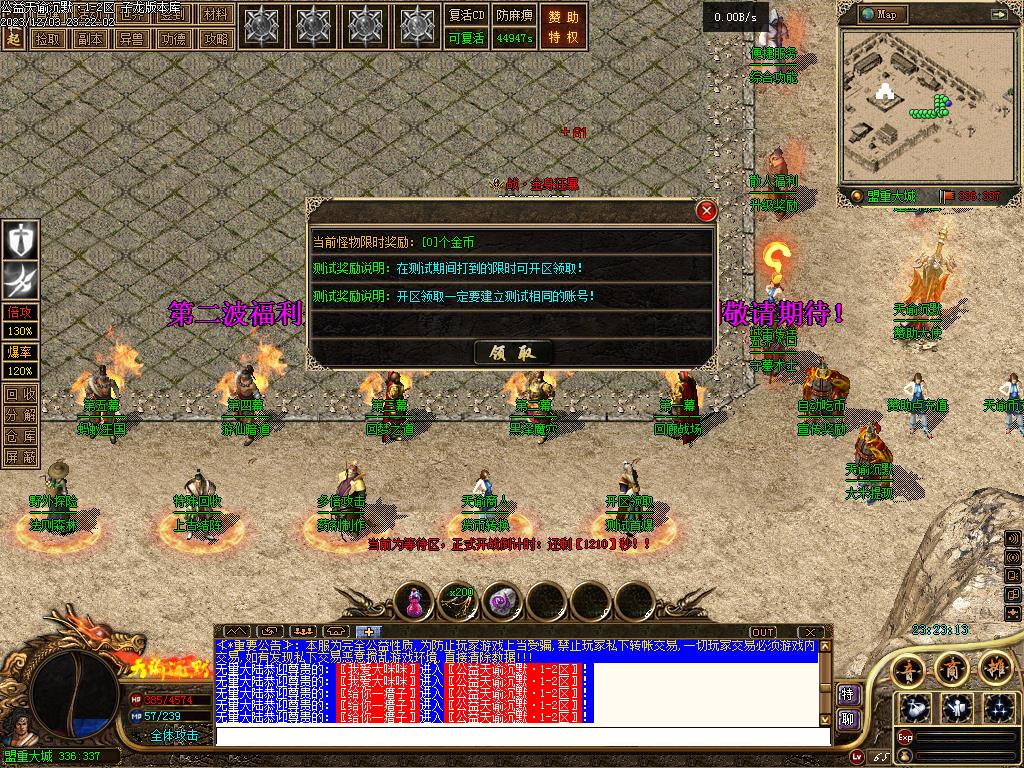
Task: Open the 赞助特权 sponsor privilege panel
Action: tap(563, 27)
